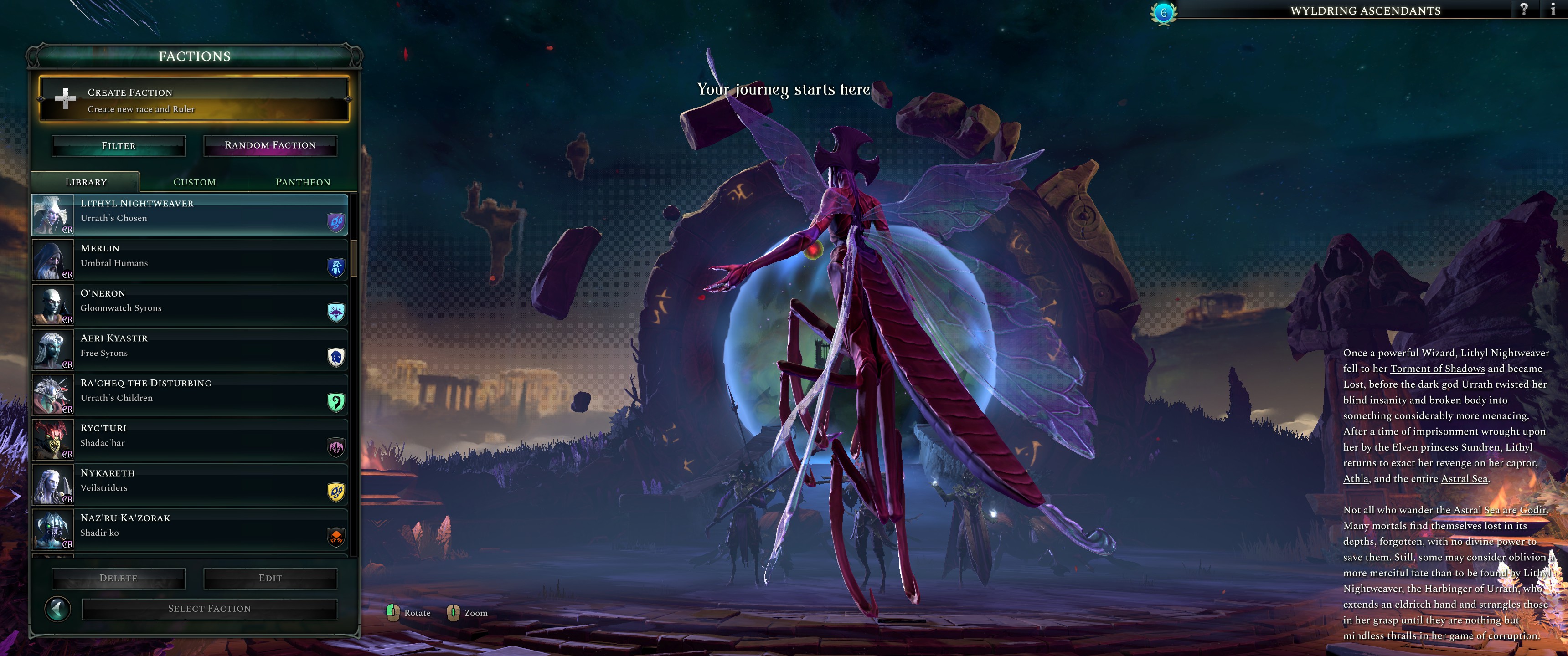
Task: Click O'neron's portrait thumbnail
Action: (52, 305)
